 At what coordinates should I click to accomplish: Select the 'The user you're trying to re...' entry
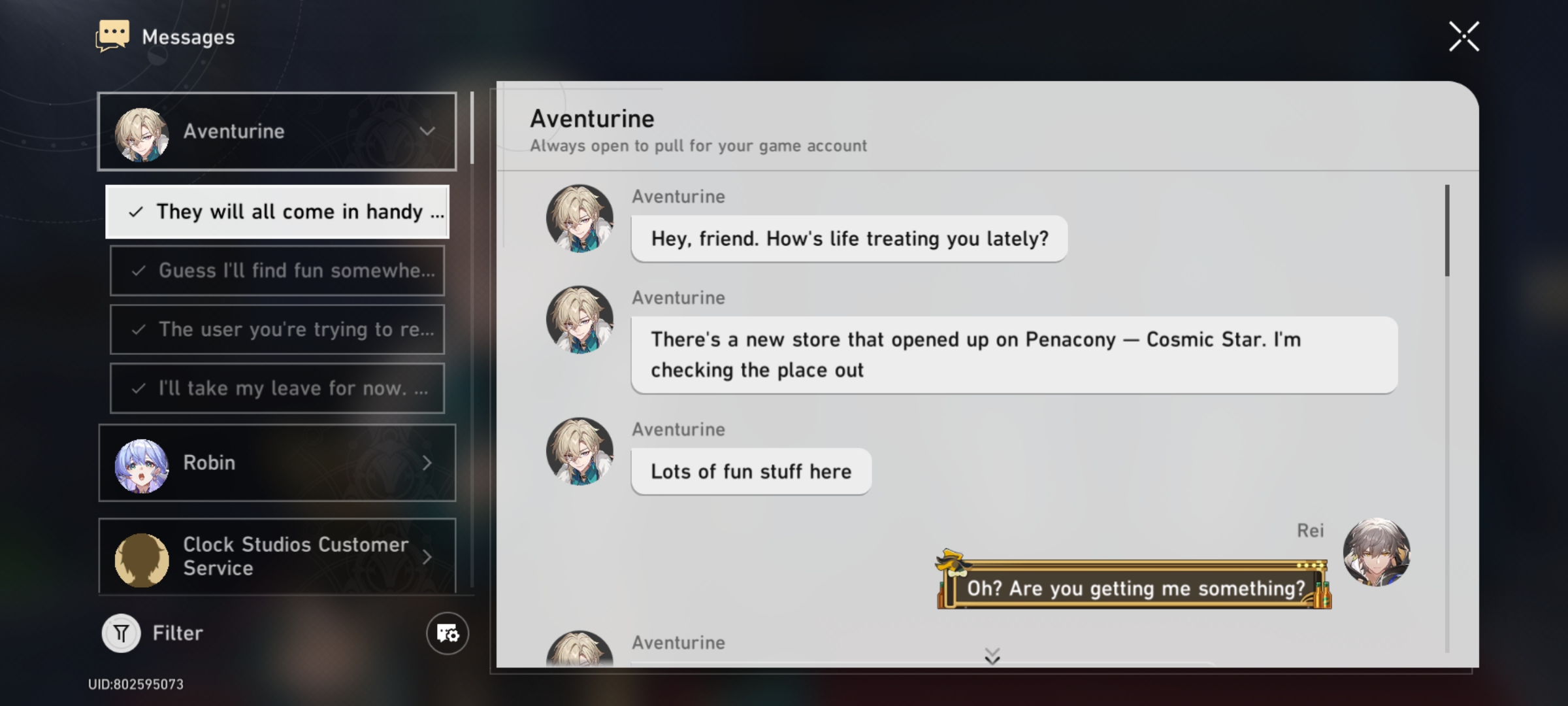pos(277,329)
